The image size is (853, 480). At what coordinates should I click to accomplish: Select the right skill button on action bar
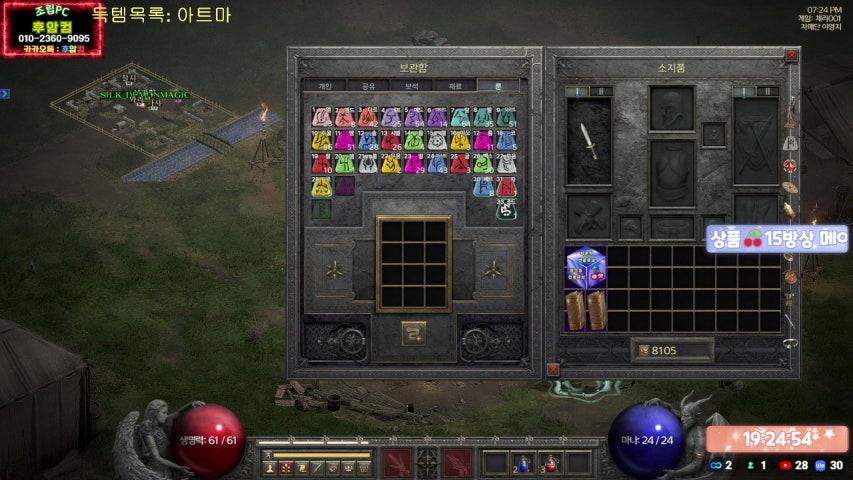(x=459, y=462)
